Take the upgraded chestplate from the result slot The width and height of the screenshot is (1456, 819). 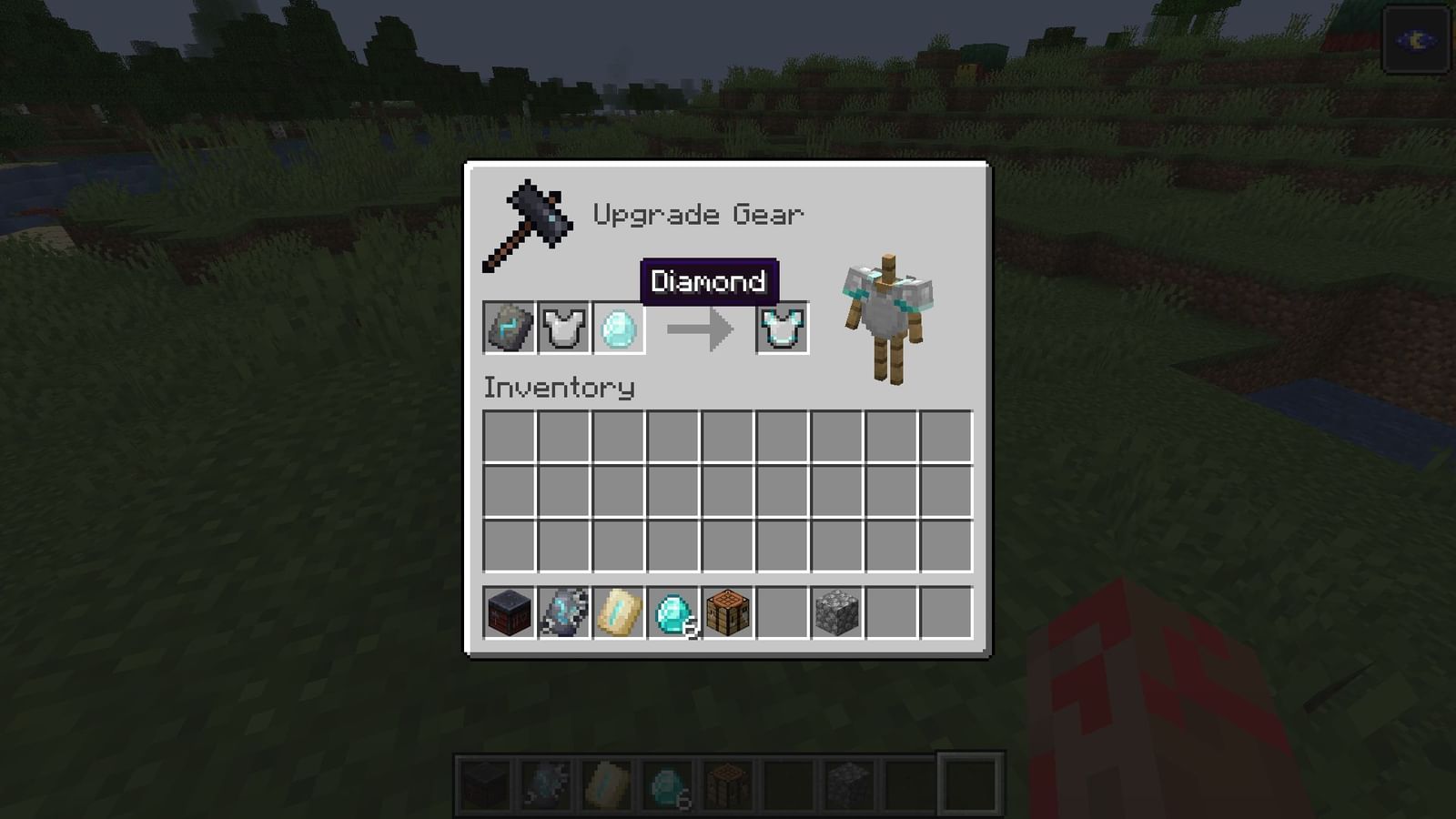tap(782, 329)
